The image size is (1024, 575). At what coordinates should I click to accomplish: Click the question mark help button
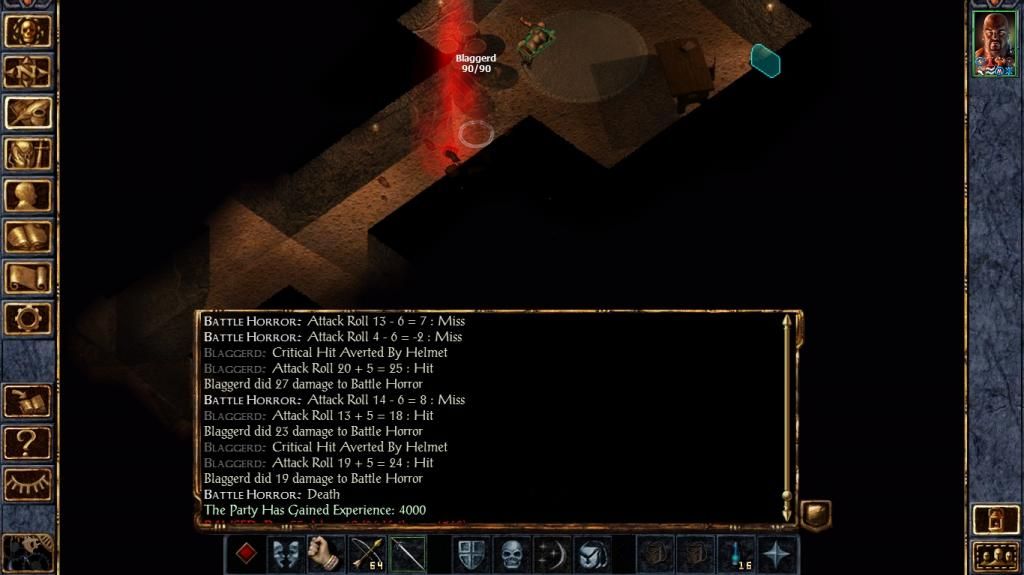28,441
